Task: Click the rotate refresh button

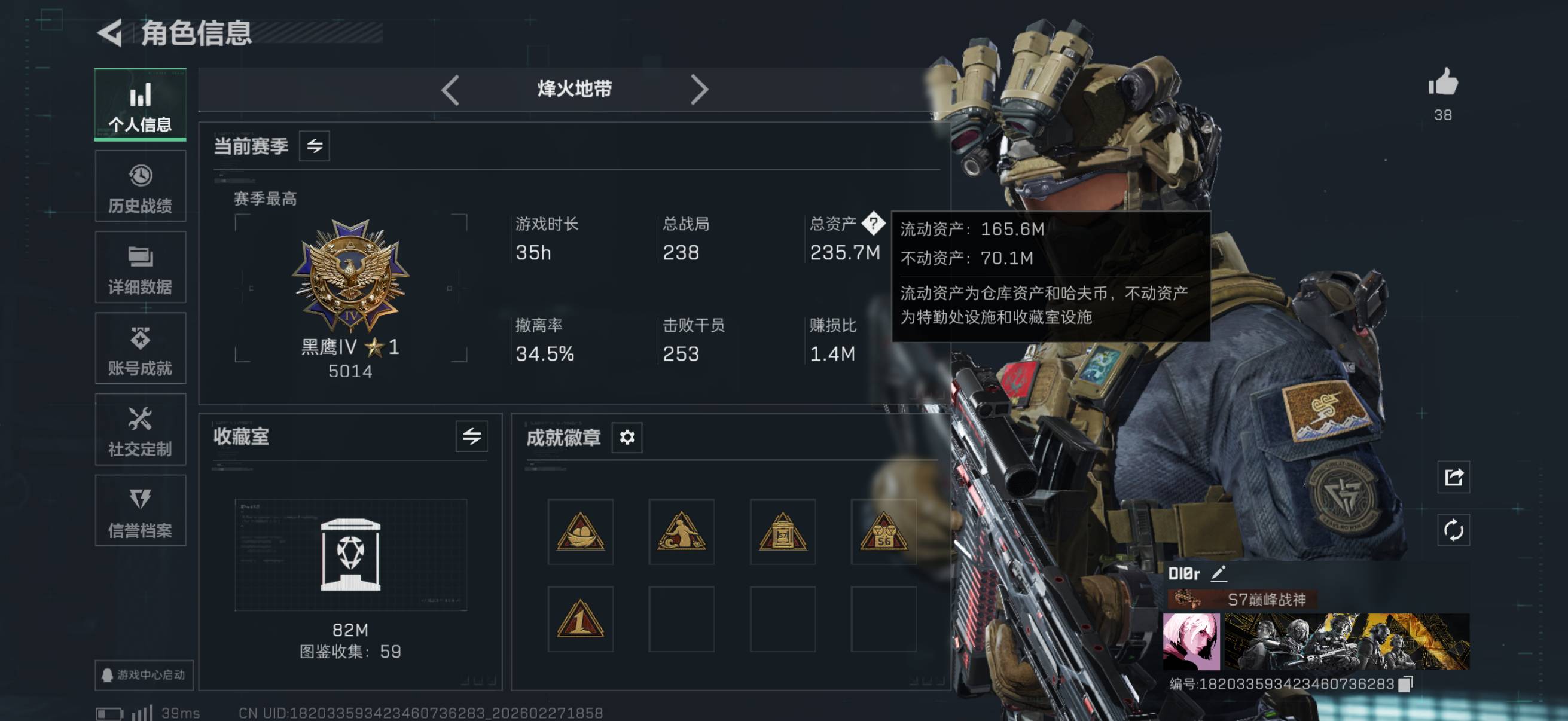Action: (1454, 530)
